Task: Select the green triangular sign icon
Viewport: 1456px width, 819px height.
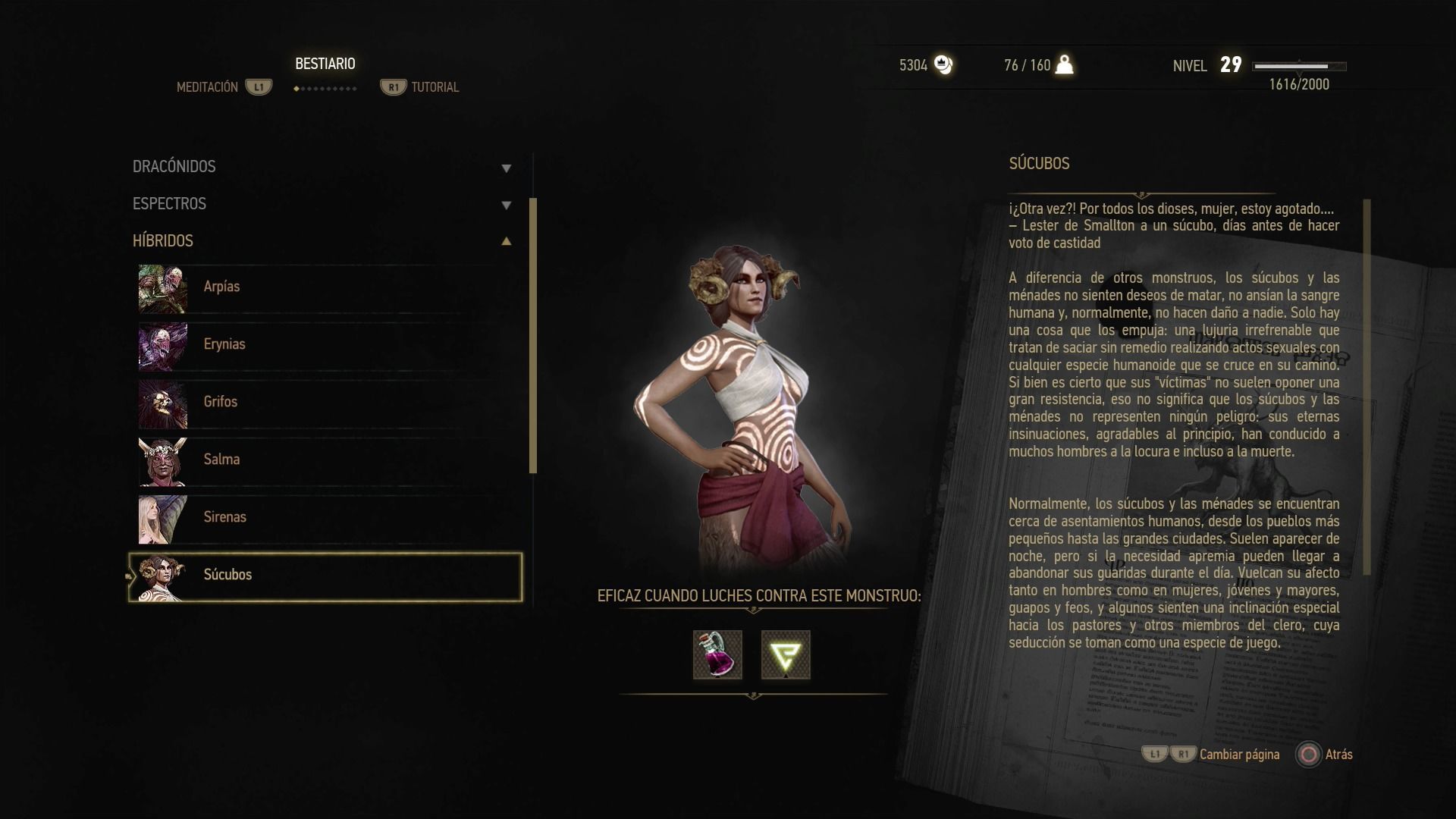Action: (786, 655)
